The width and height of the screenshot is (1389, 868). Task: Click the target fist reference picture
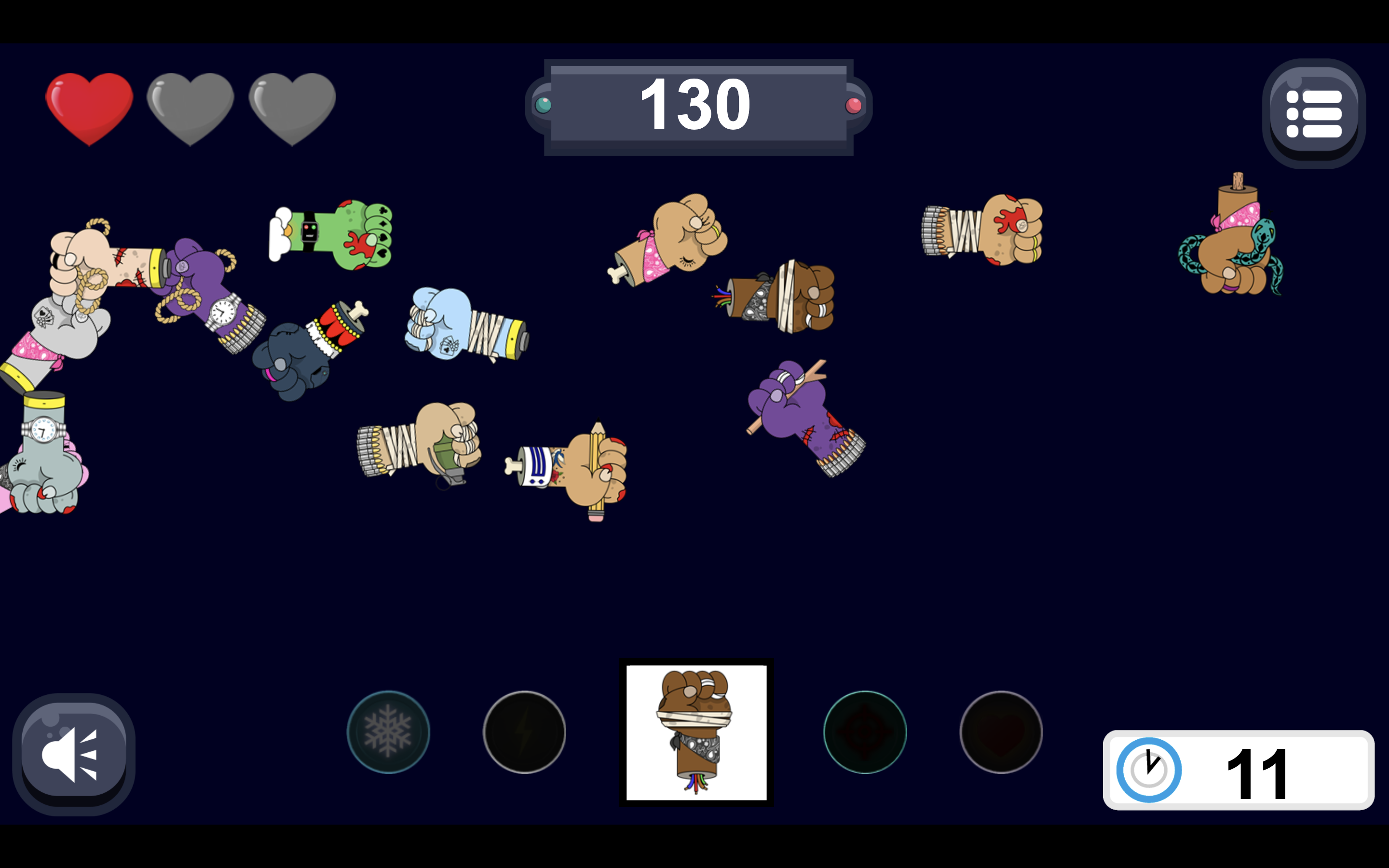click(x=696, y=732)
